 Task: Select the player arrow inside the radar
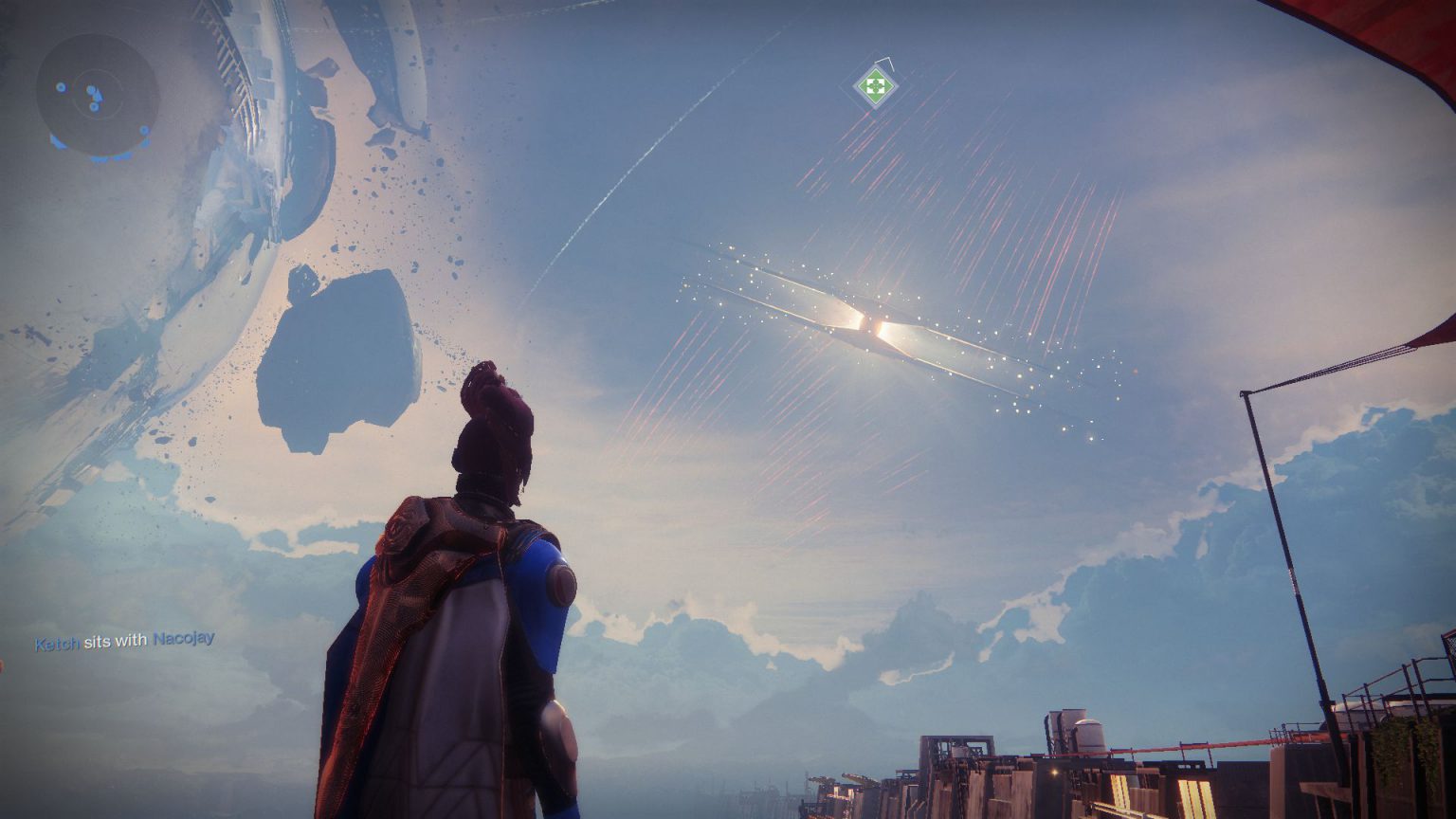[x=98, y=96]
